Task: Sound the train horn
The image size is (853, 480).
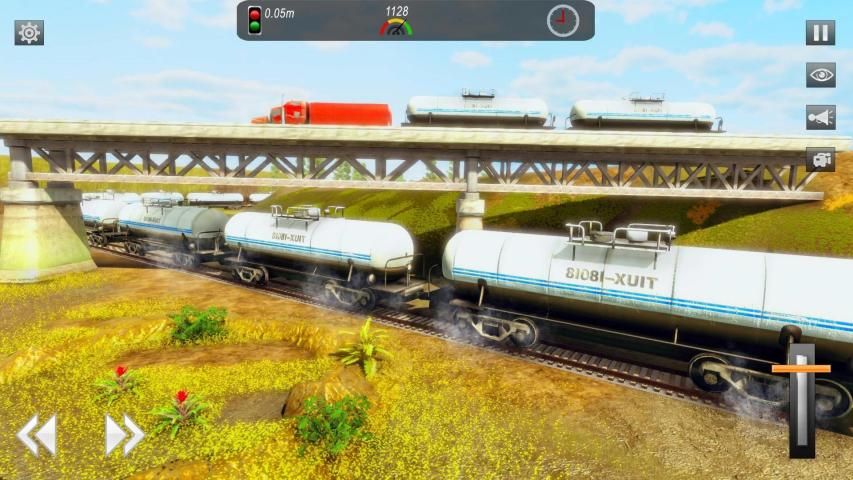Action: coord(820,117)
